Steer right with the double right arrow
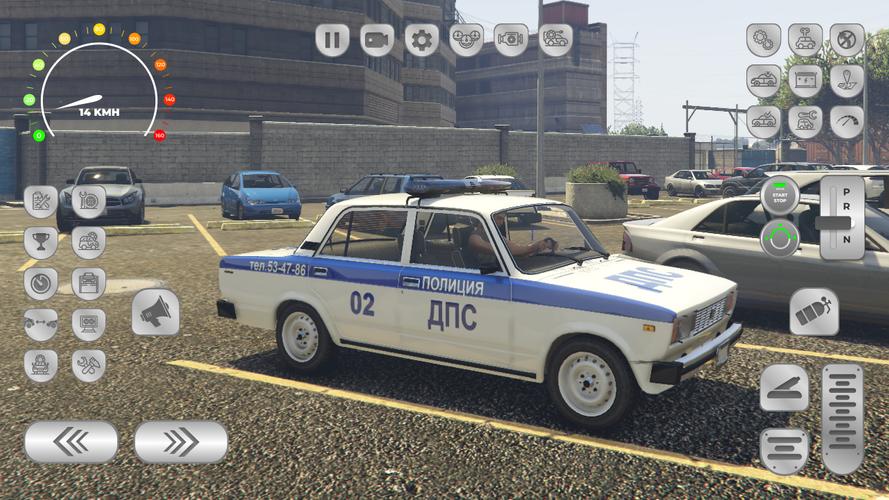889x500 pixels. [181, 441]
